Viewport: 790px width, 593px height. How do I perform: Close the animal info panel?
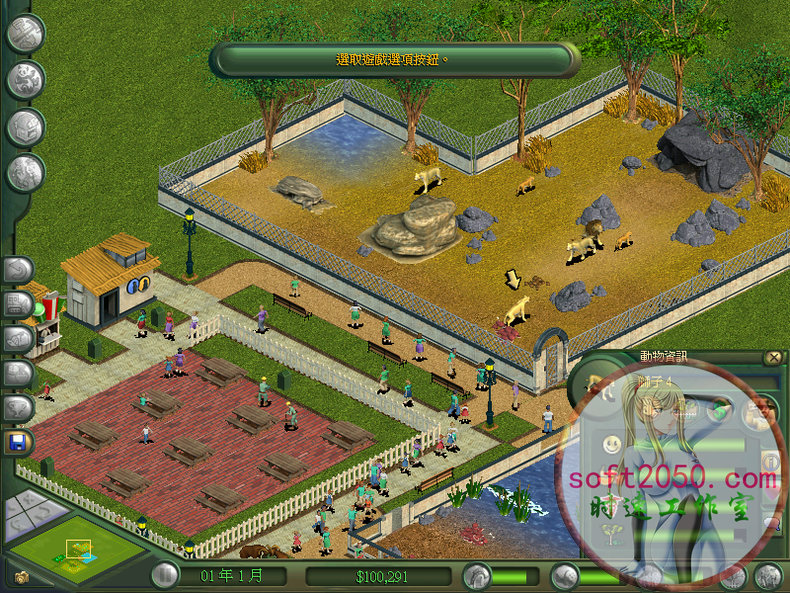[x=772, y=357]
